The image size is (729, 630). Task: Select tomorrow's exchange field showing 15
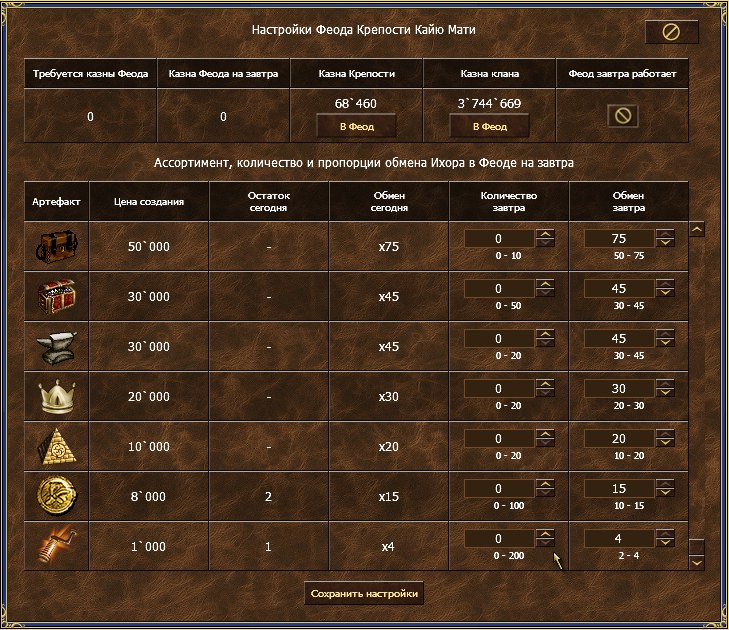click(618, 489)
